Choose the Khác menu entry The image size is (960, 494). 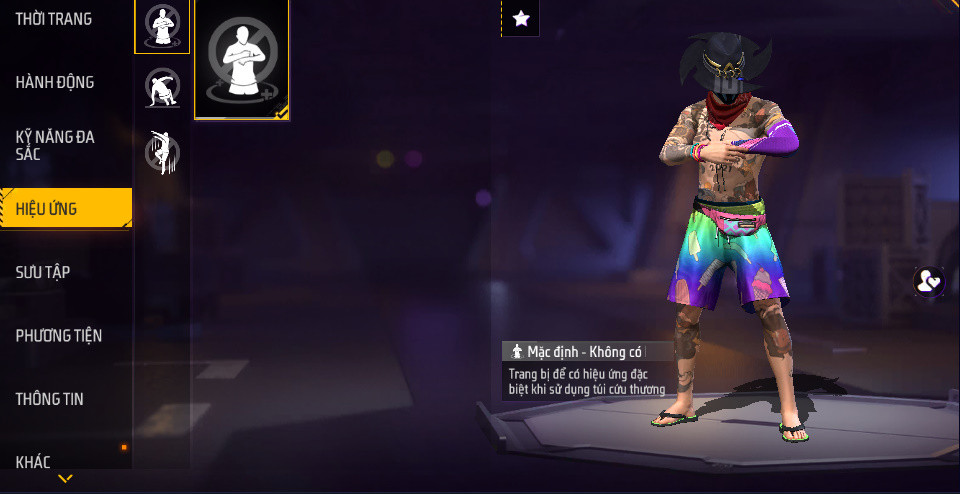point(33,461)
